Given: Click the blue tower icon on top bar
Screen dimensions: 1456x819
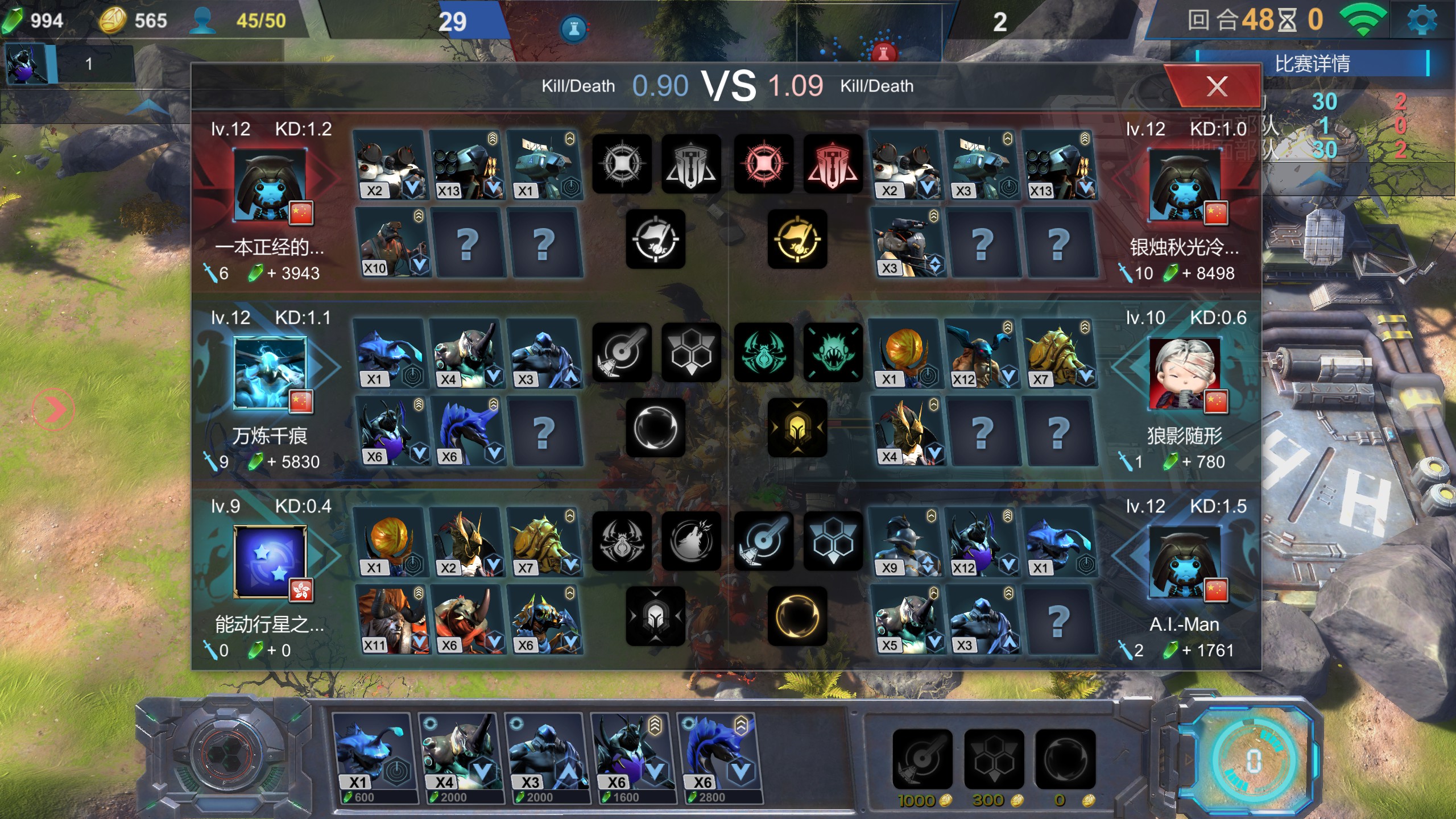Looking at the screenshot, I should pyautogui.click(x=574, y=28).
